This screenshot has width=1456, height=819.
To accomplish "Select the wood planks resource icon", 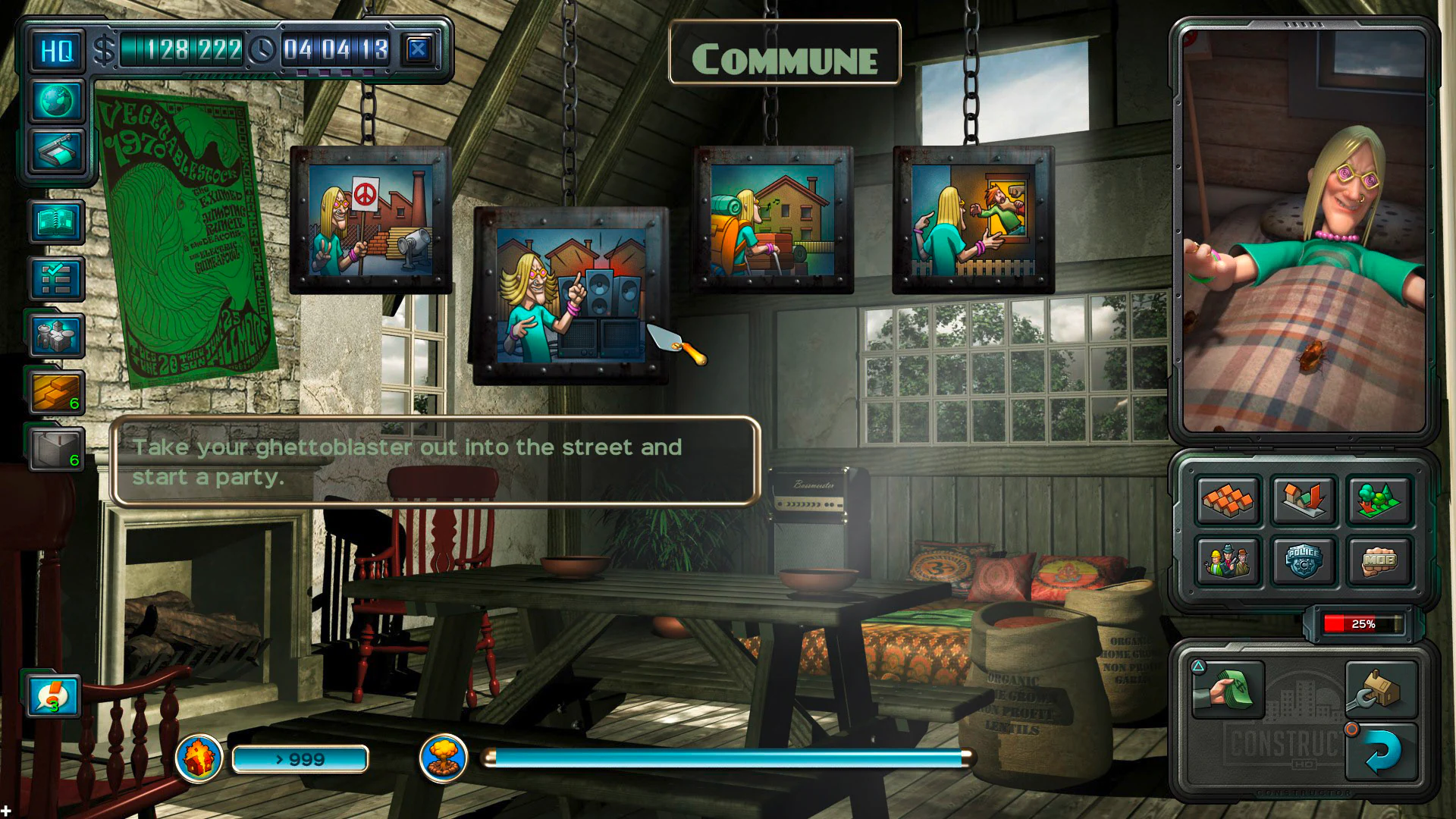I will [x=55, y=391].
